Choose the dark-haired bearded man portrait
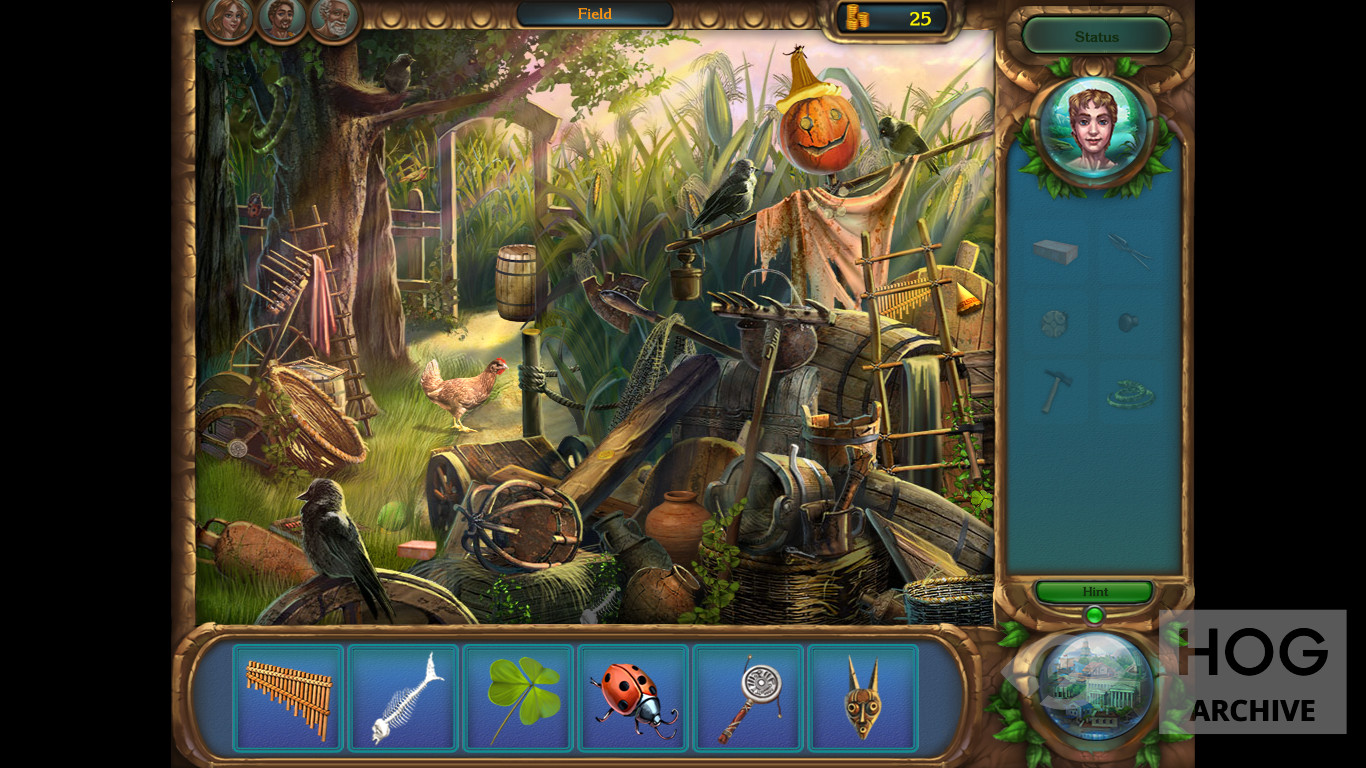Screen dimensions: 1366x768 281,18
